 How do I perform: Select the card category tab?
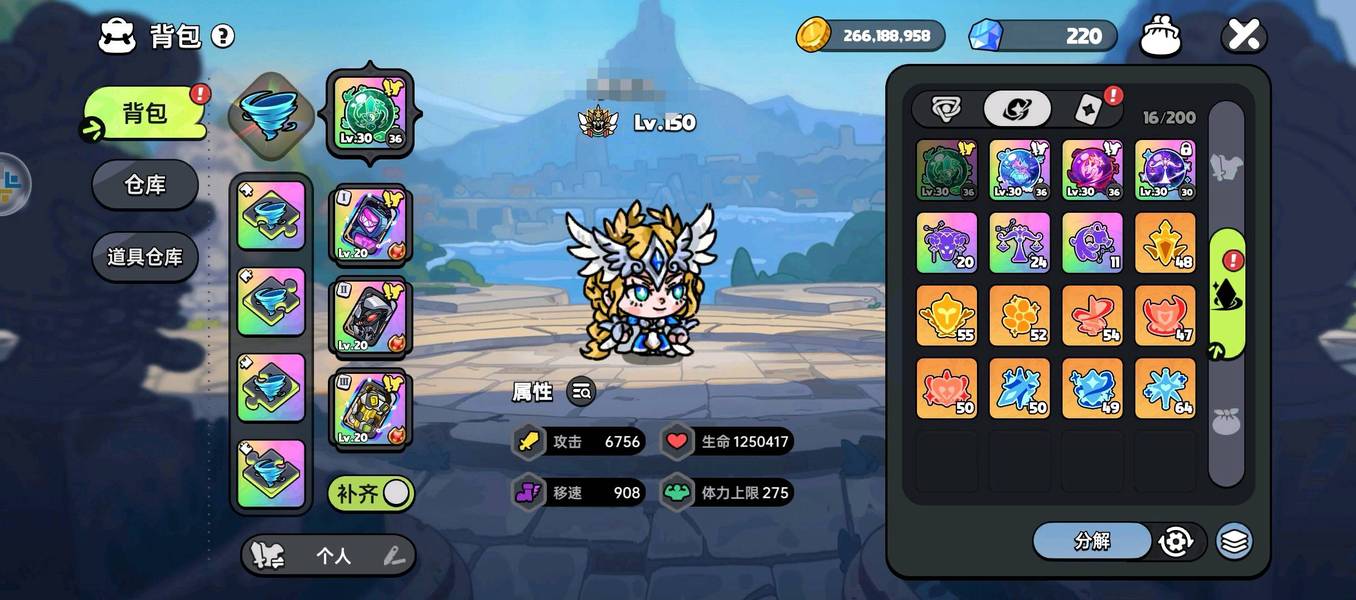[1088, 109]
